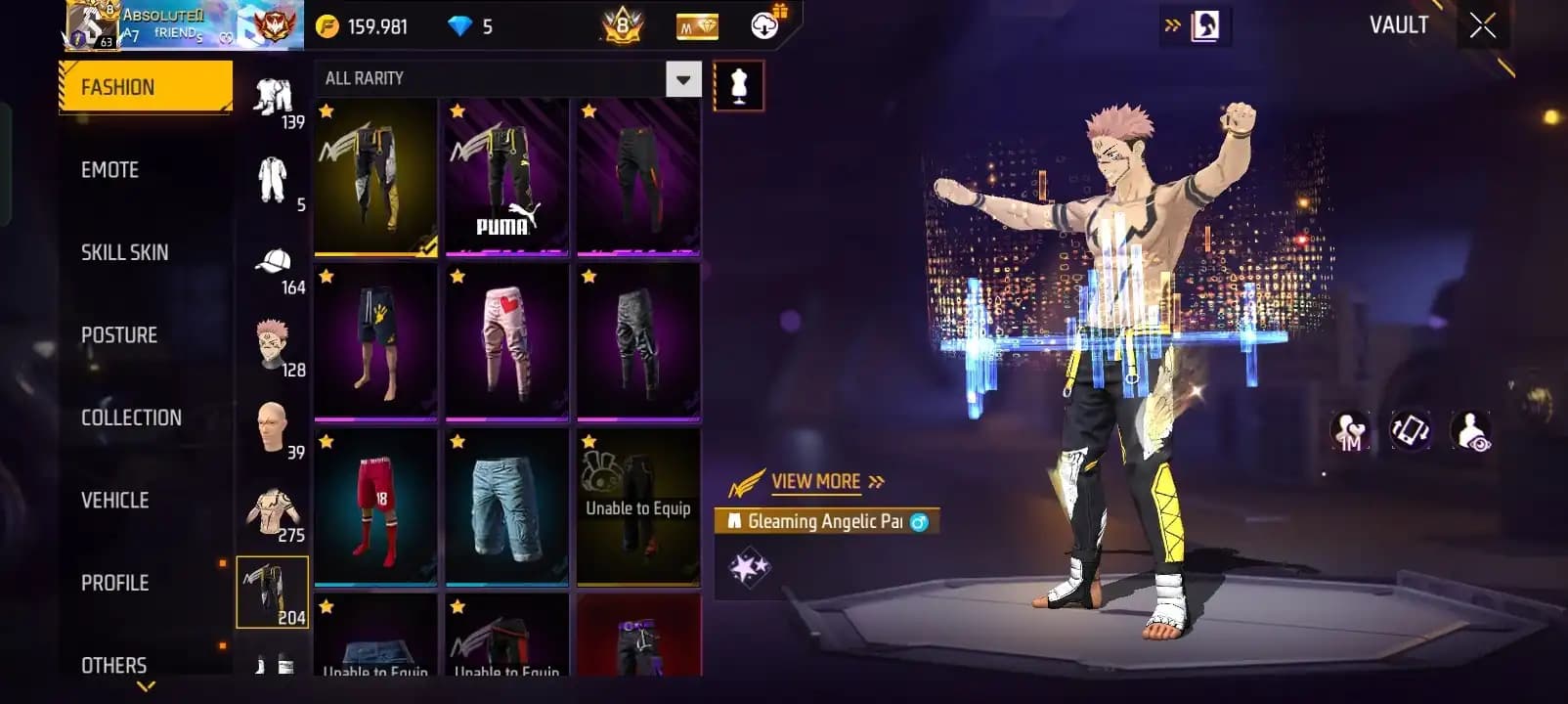Click the VIEW MORE button

click(x=814, y=481)
